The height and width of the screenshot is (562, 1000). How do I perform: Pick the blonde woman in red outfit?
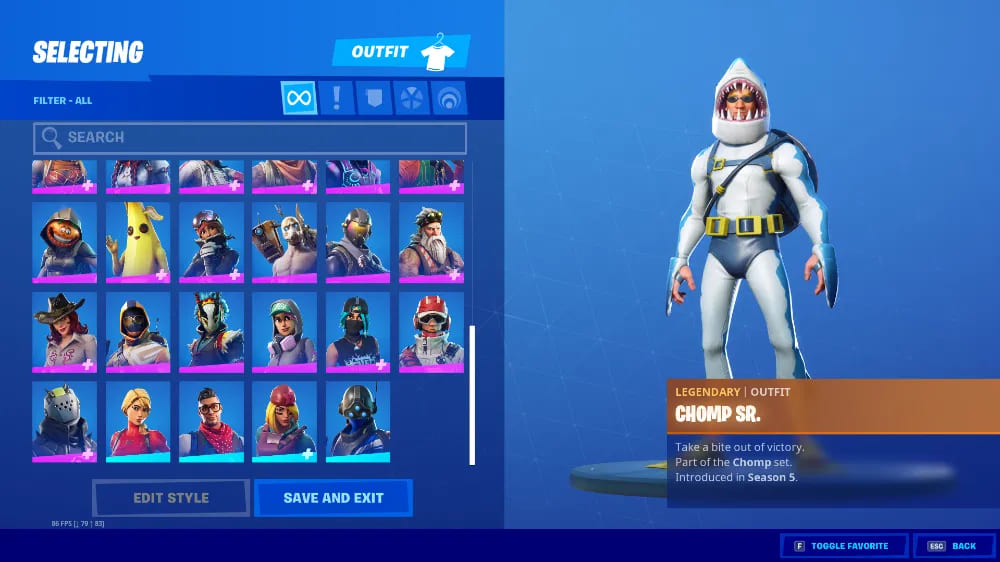[138, 420]
